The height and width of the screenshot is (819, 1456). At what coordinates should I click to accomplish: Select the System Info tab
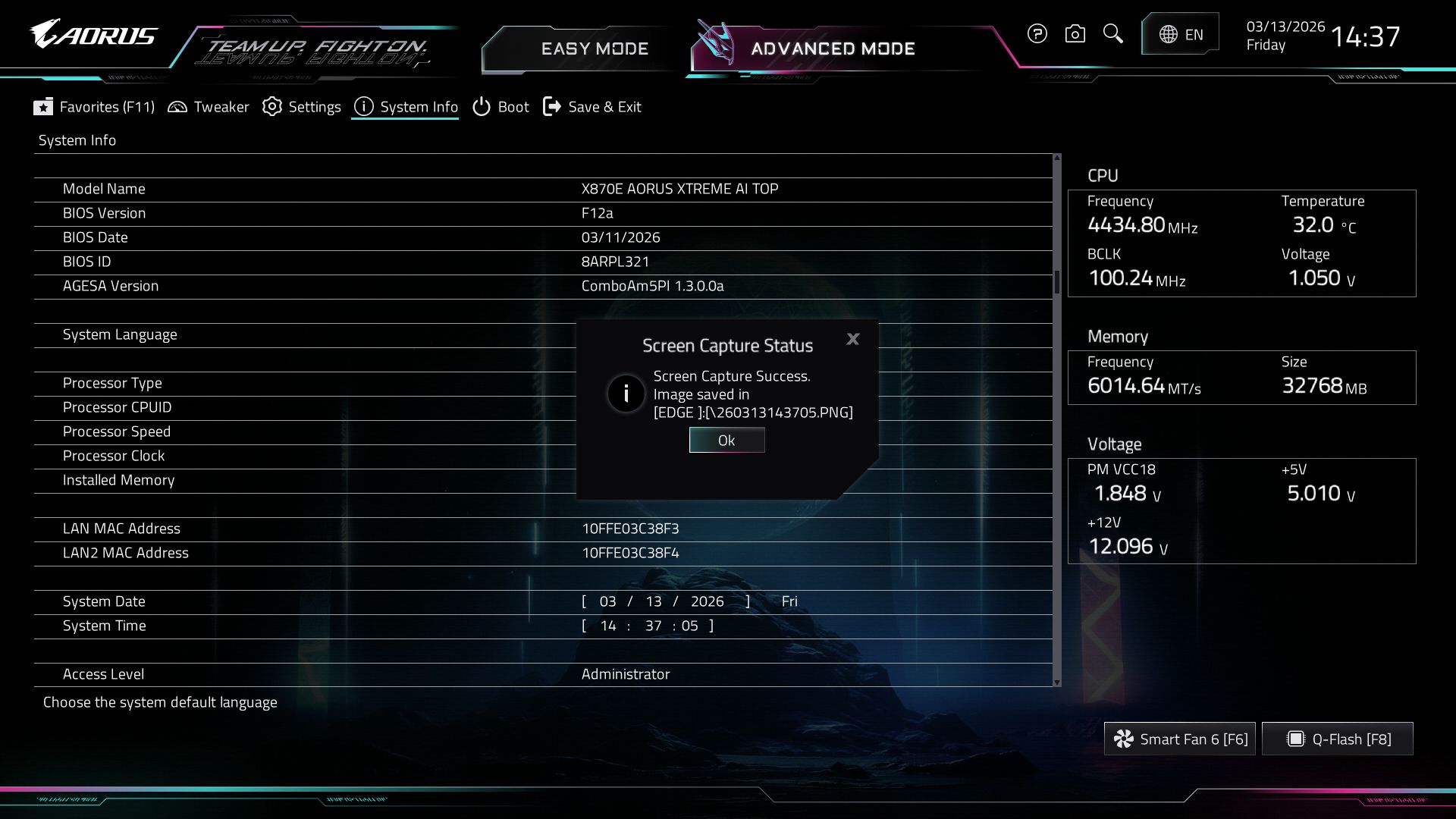point(406,107)
